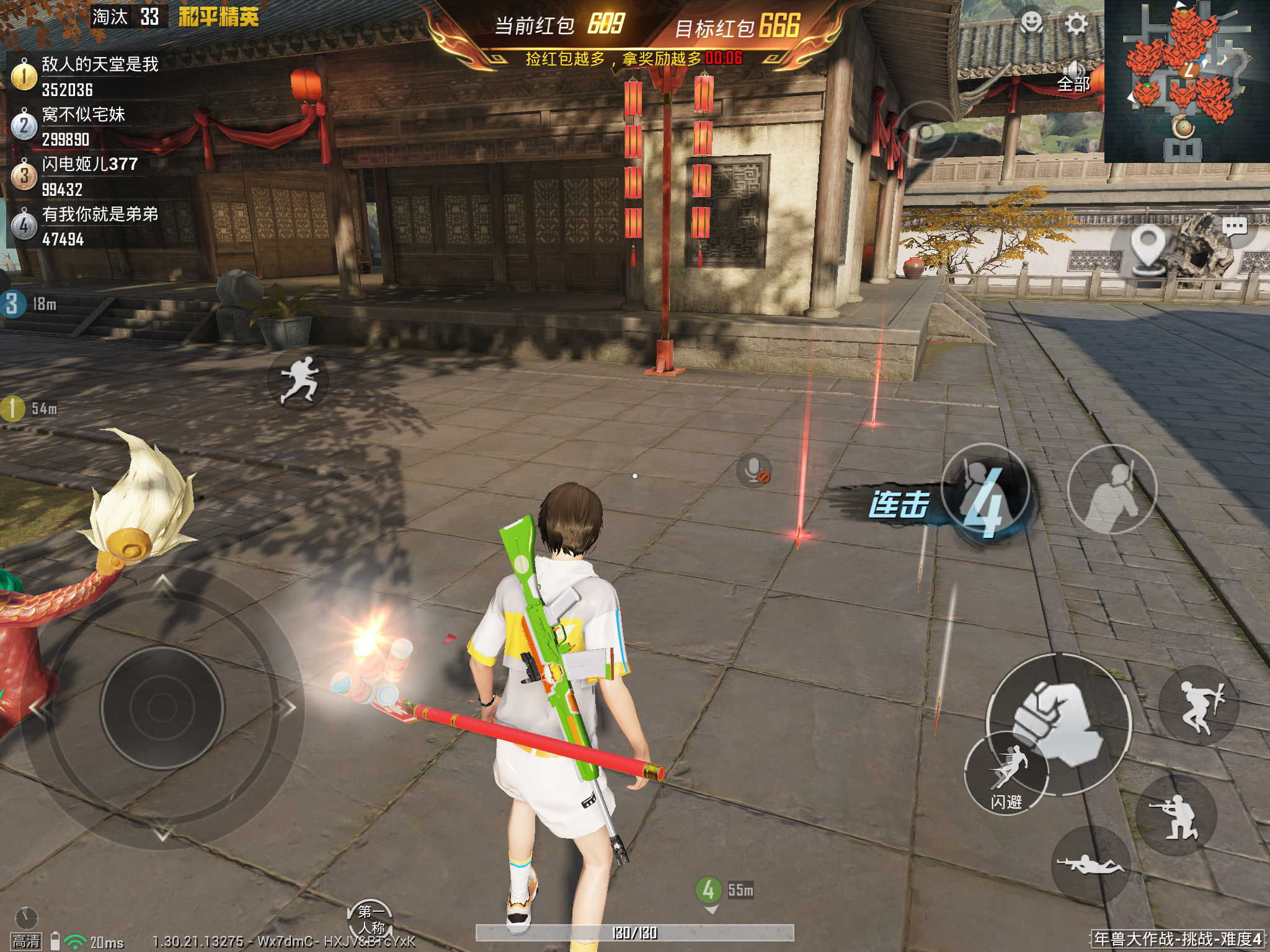1270x952 pixels.
Task: Open the emote smiley menu
Action: click(1032, 24)
